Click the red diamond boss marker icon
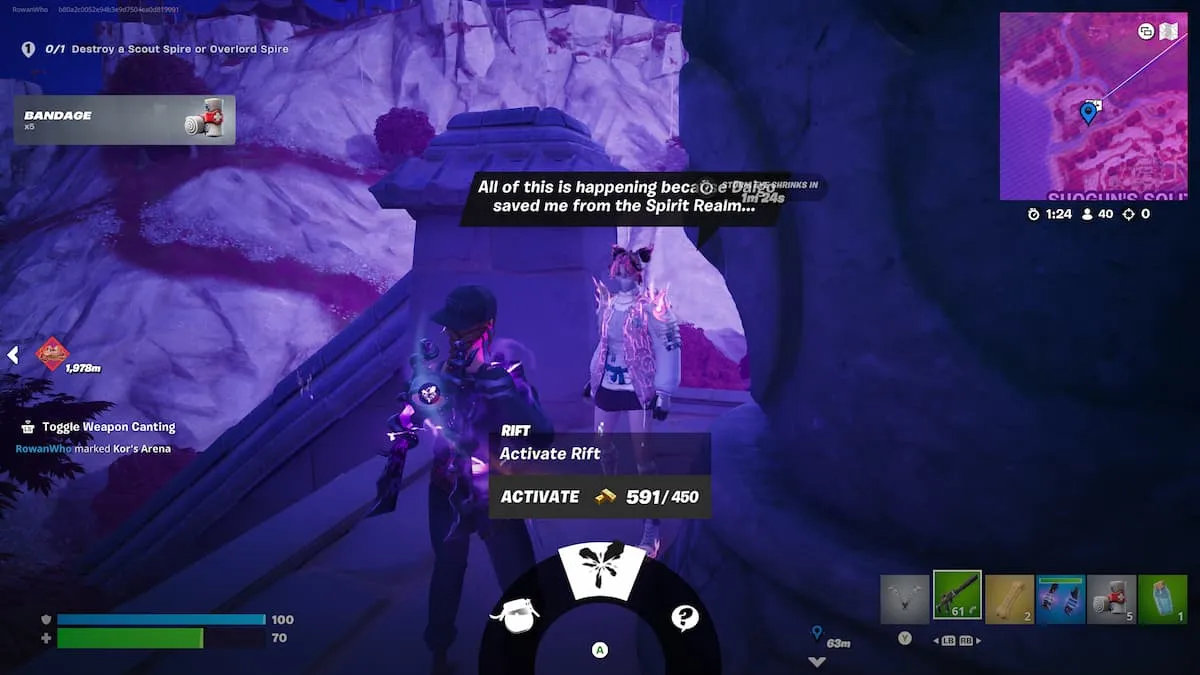The image size is (1200, 675). [52, 352]
